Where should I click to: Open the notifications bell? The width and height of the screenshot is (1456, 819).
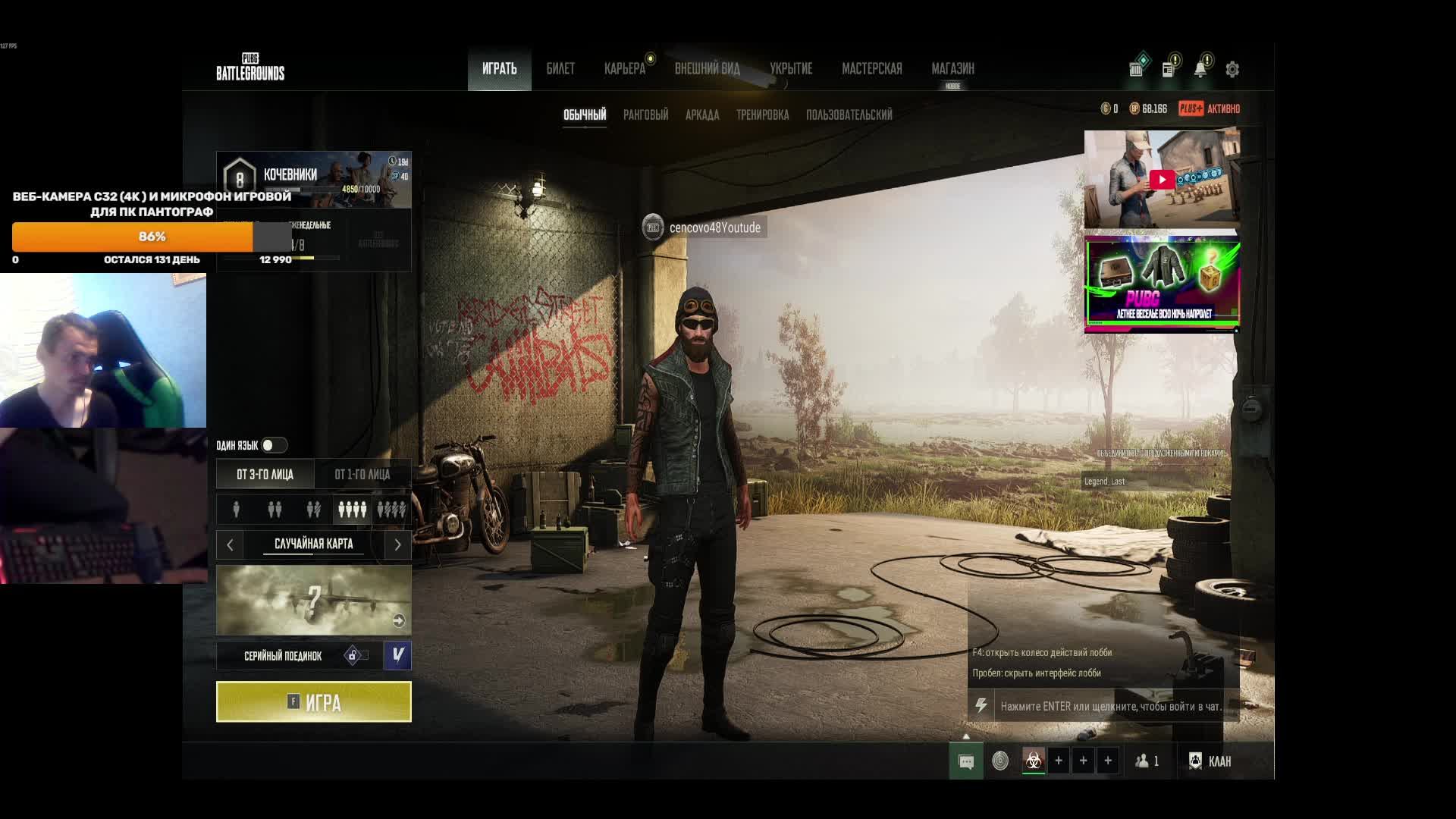[1200, 70]
